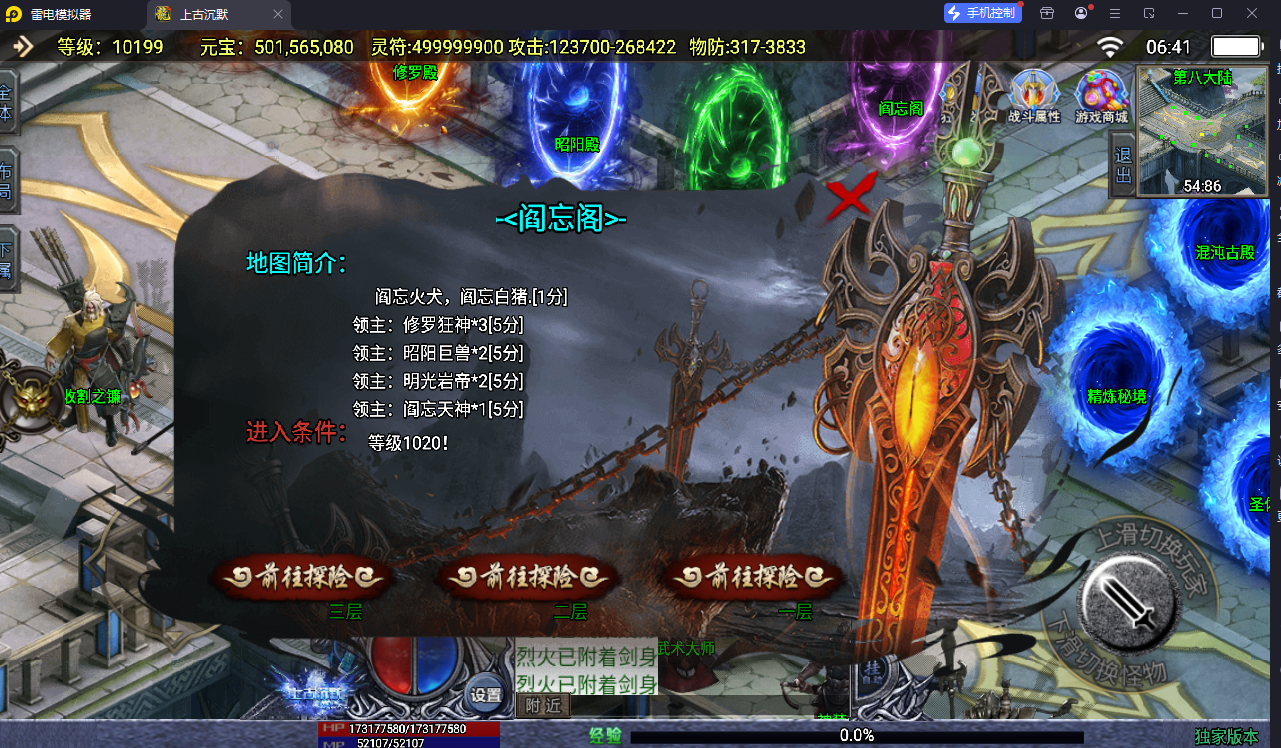This screenshot has height=748, width=1281.
Task: Switch chat to the 附近 nearby channel
Action: (543, 705)
